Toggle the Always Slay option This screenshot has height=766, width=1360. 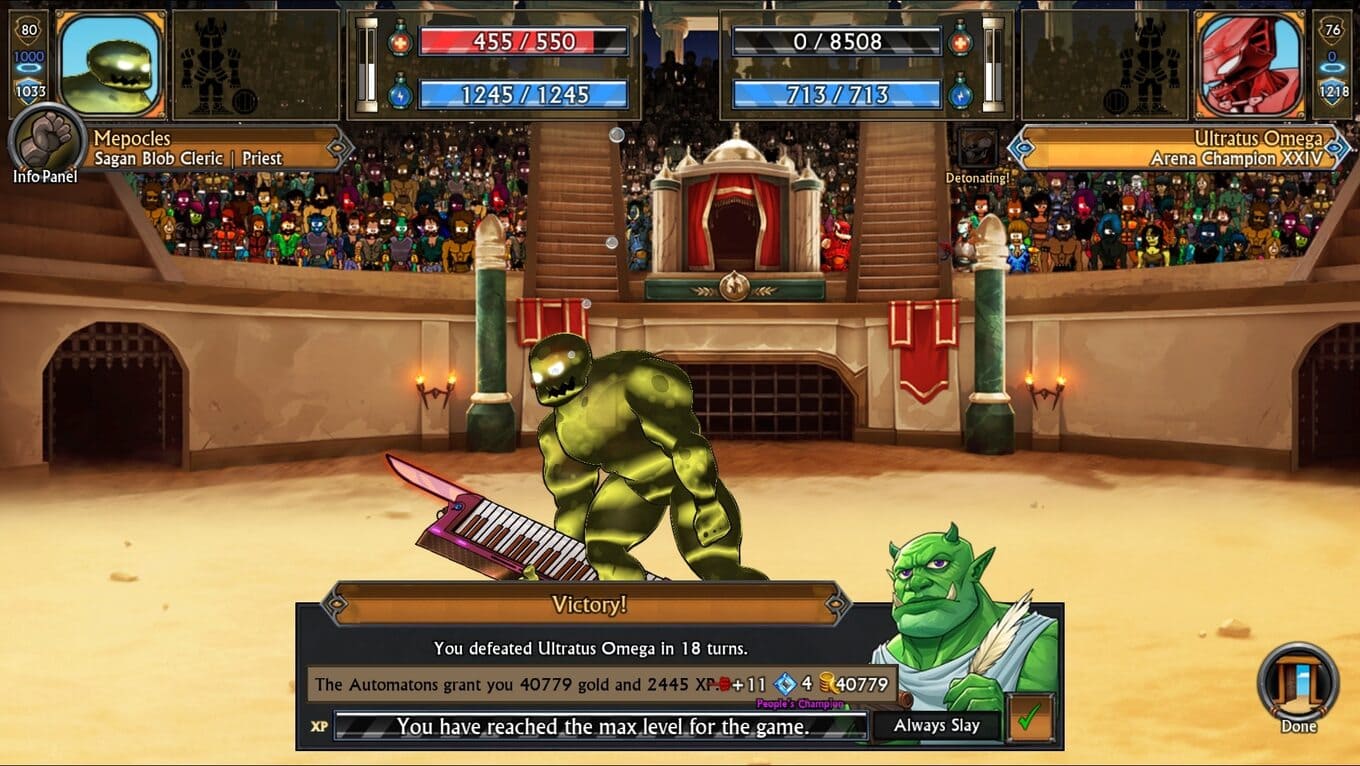(x=936, y=726)
